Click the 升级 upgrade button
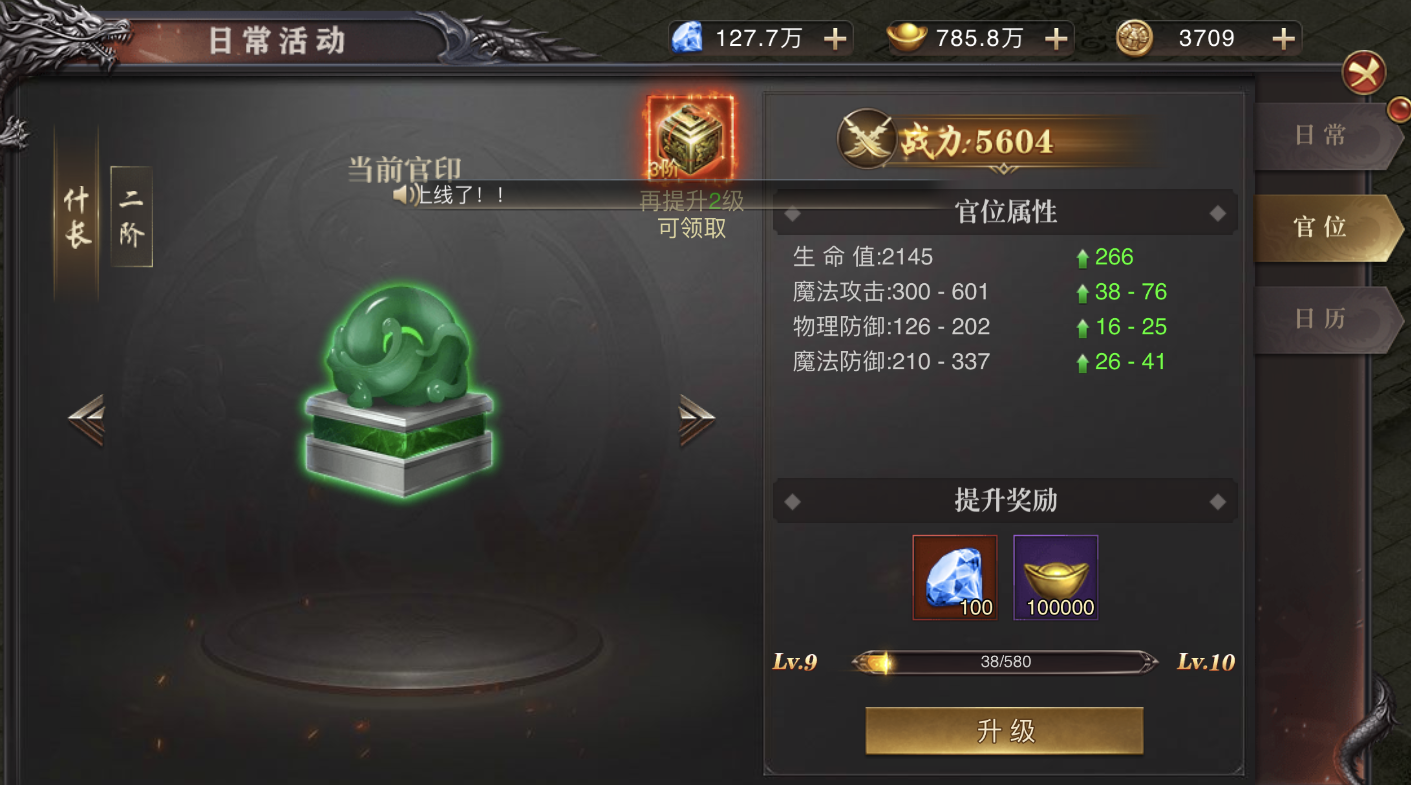 (x=1003, y=731)
